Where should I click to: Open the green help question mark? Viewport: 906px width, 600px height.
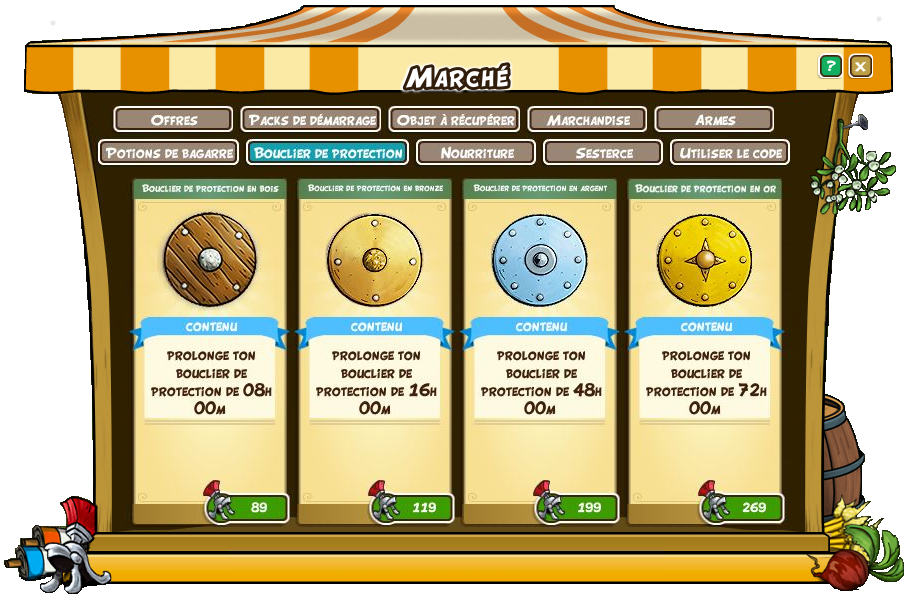(x=830, y=66)
